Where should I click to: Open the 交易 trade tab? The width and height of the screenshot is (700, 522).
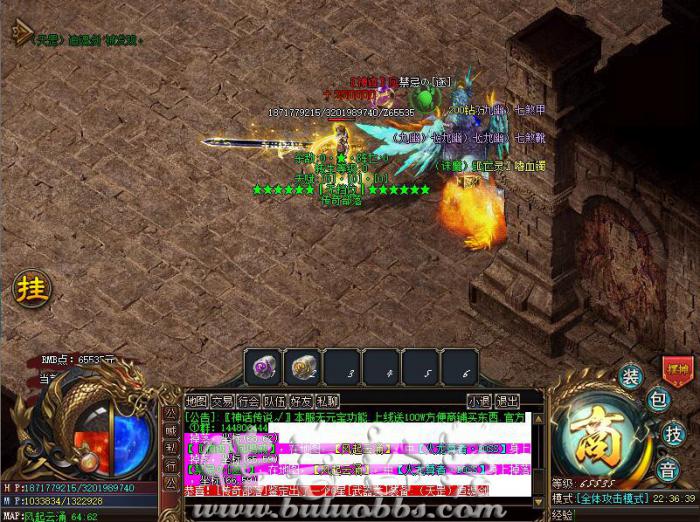[222, 401]
